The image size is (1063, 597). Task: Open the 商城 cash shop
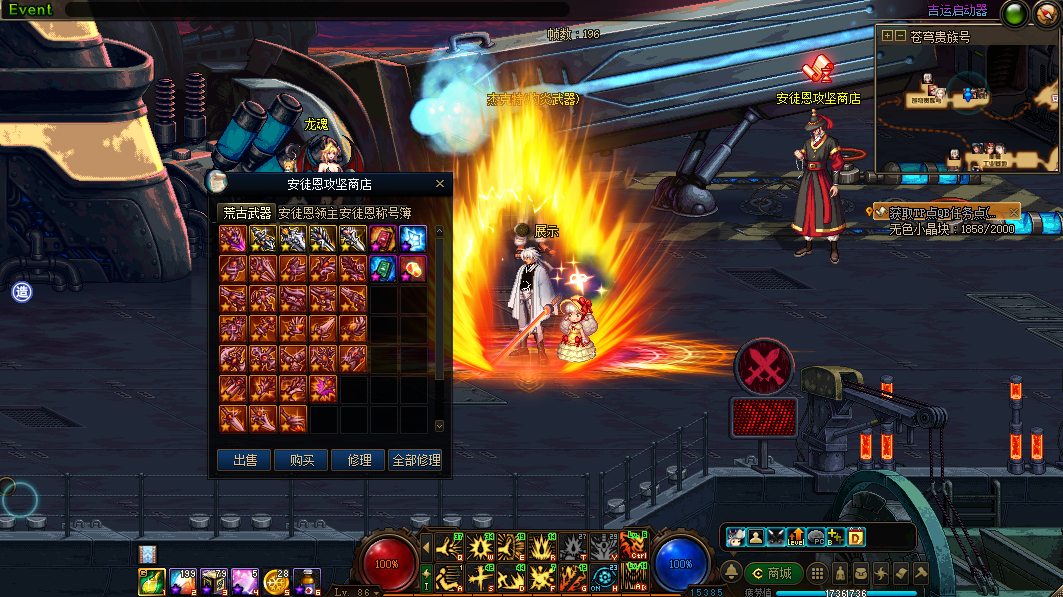(773, 573)
